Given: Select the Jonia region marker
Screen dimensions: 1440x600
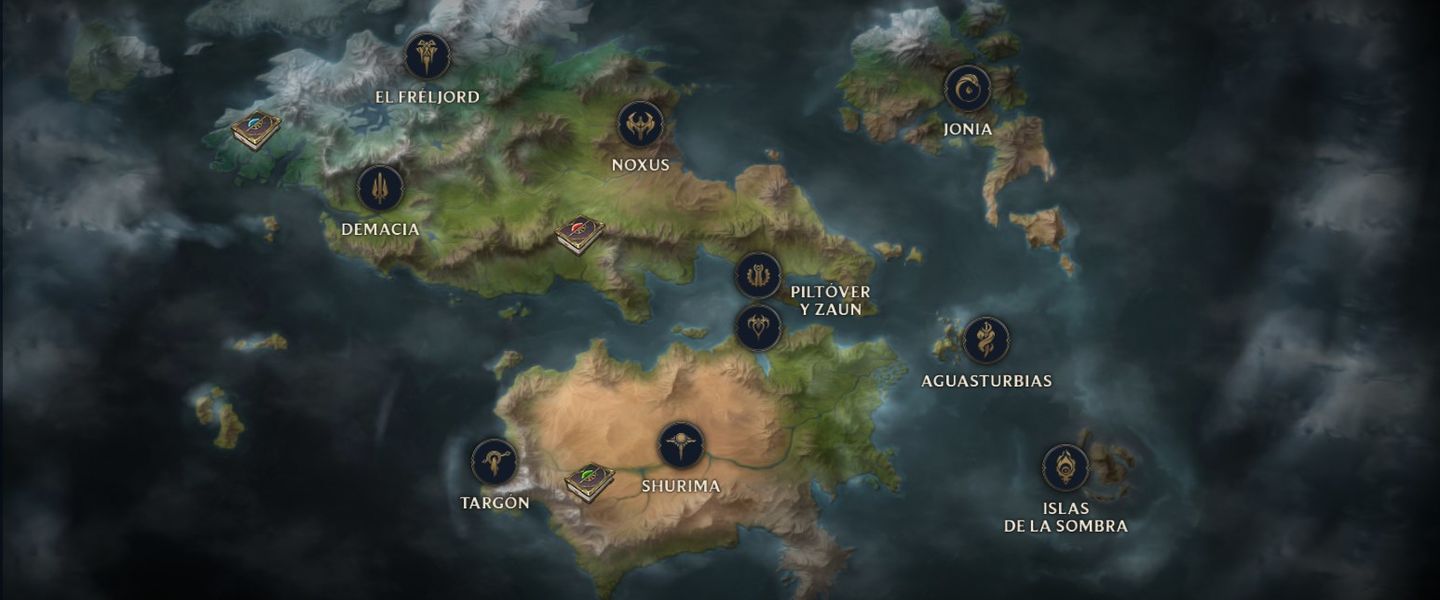Looking at the screenshot, I should pyautogui.click(x=967, y=89).
